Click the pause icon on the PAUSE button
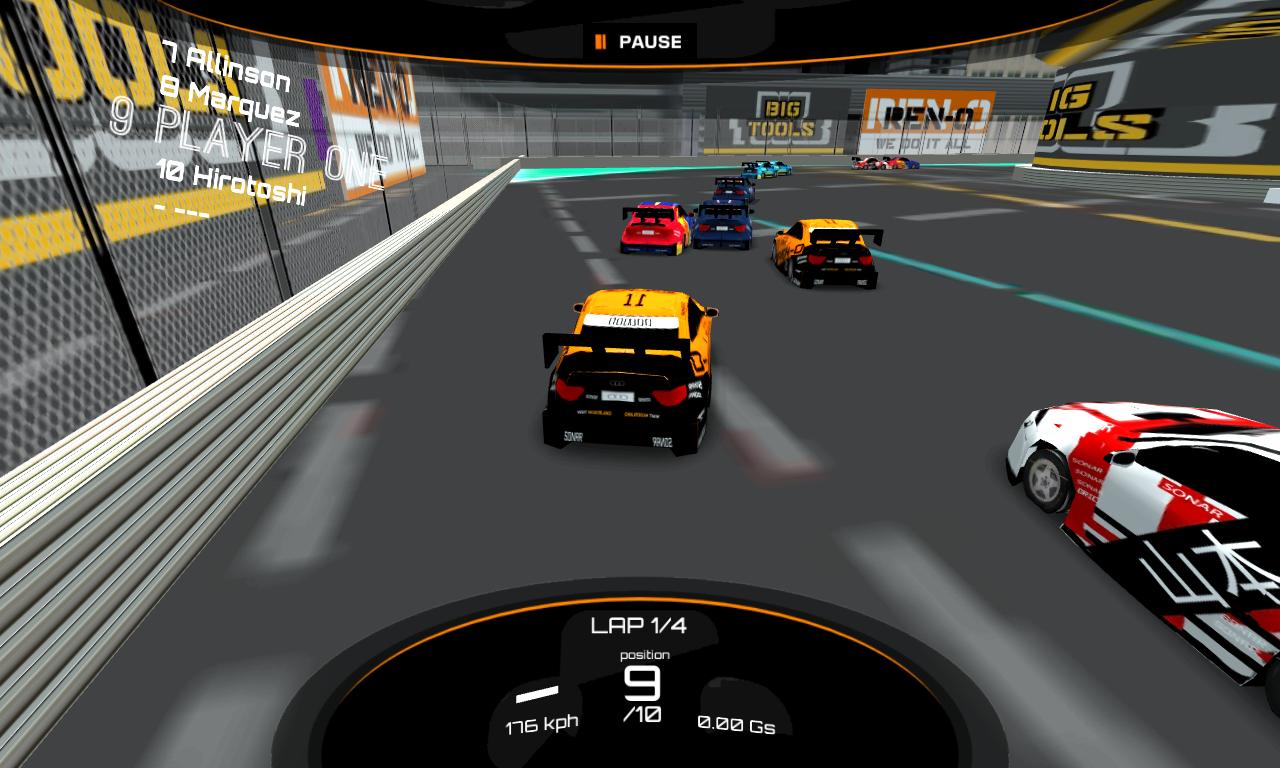 click(602, 42)
